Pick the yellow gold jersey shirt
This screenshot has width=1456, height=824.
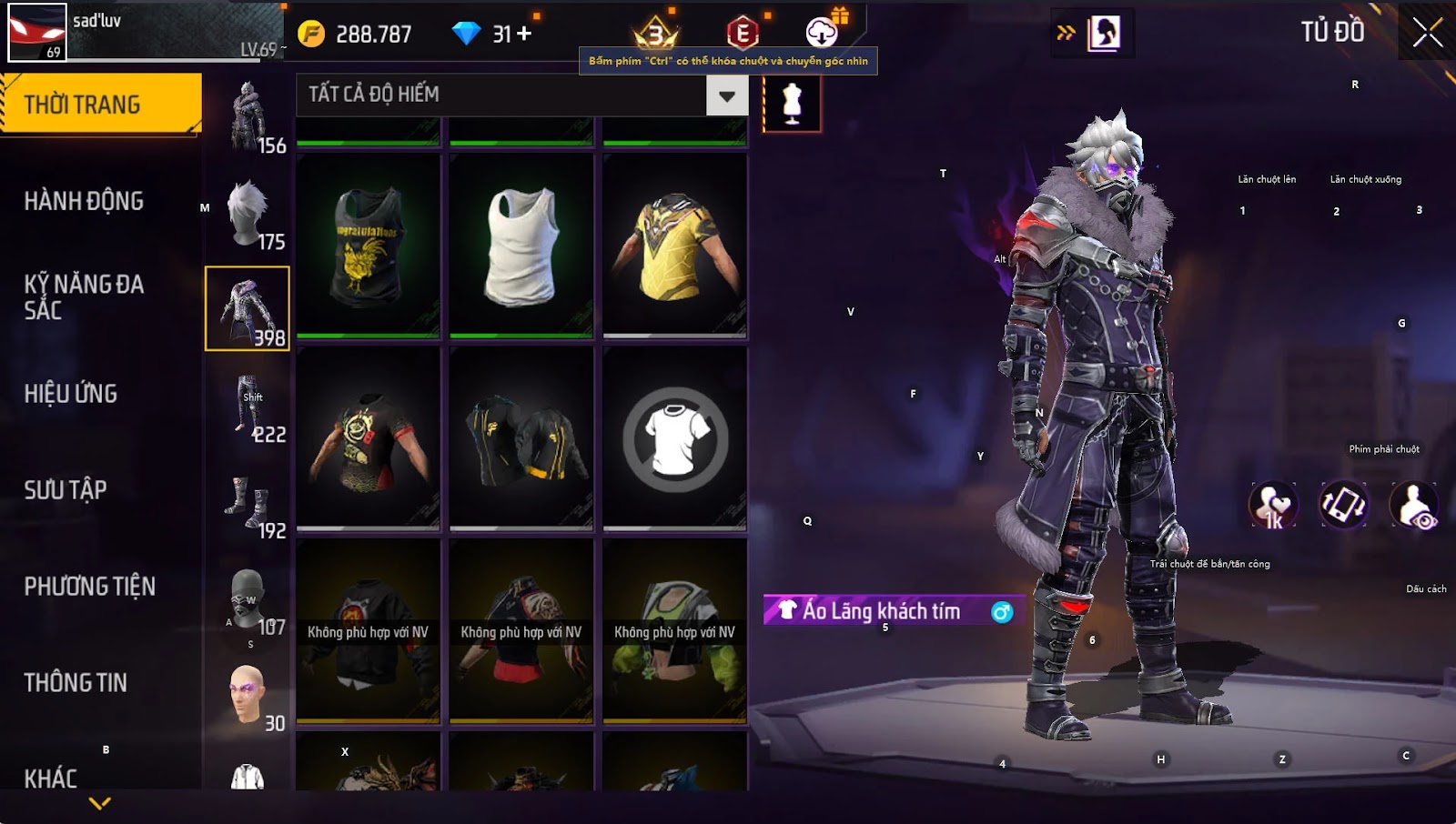pyautogui.click(x=674, y=246)
